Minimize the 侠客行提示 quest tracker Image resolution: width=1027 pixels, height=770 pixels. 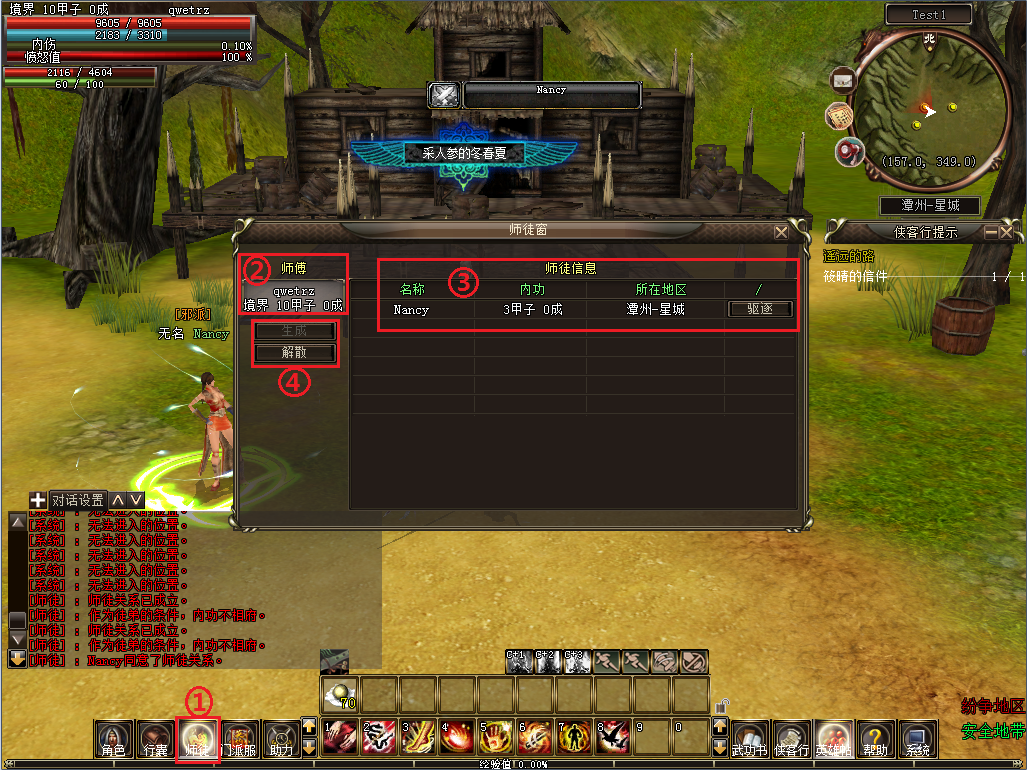click(991, 232)
